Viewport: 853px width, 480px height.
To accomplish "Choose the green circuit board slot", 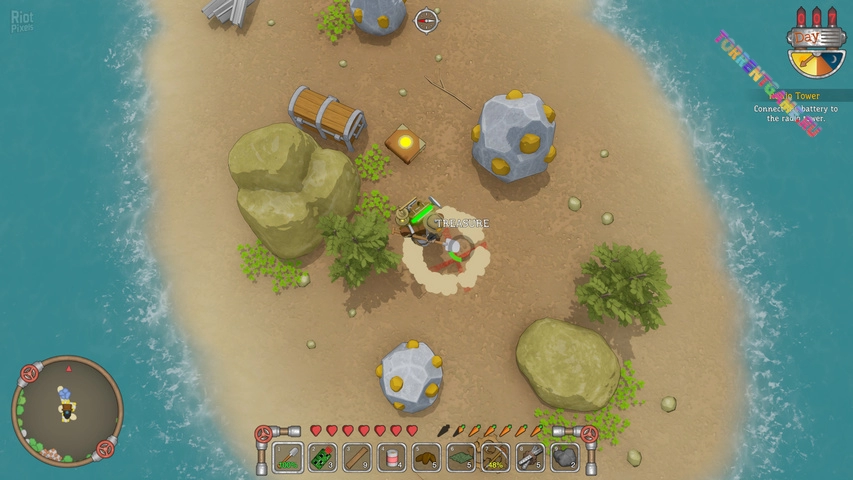I will (x=322, y=457).
